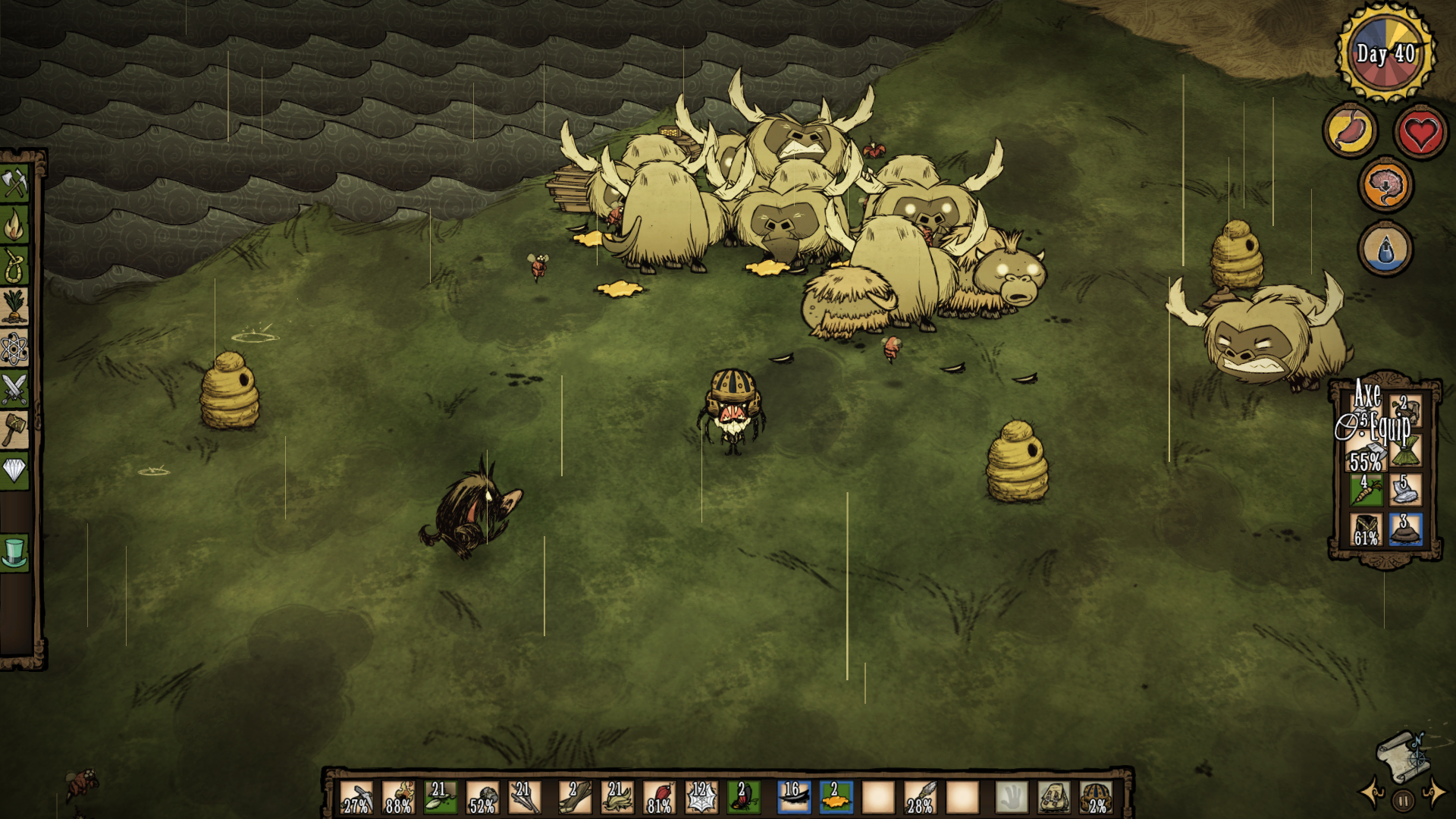1456x819 pixels.
Task: Select the spider web silk stack
Action: 701,798
